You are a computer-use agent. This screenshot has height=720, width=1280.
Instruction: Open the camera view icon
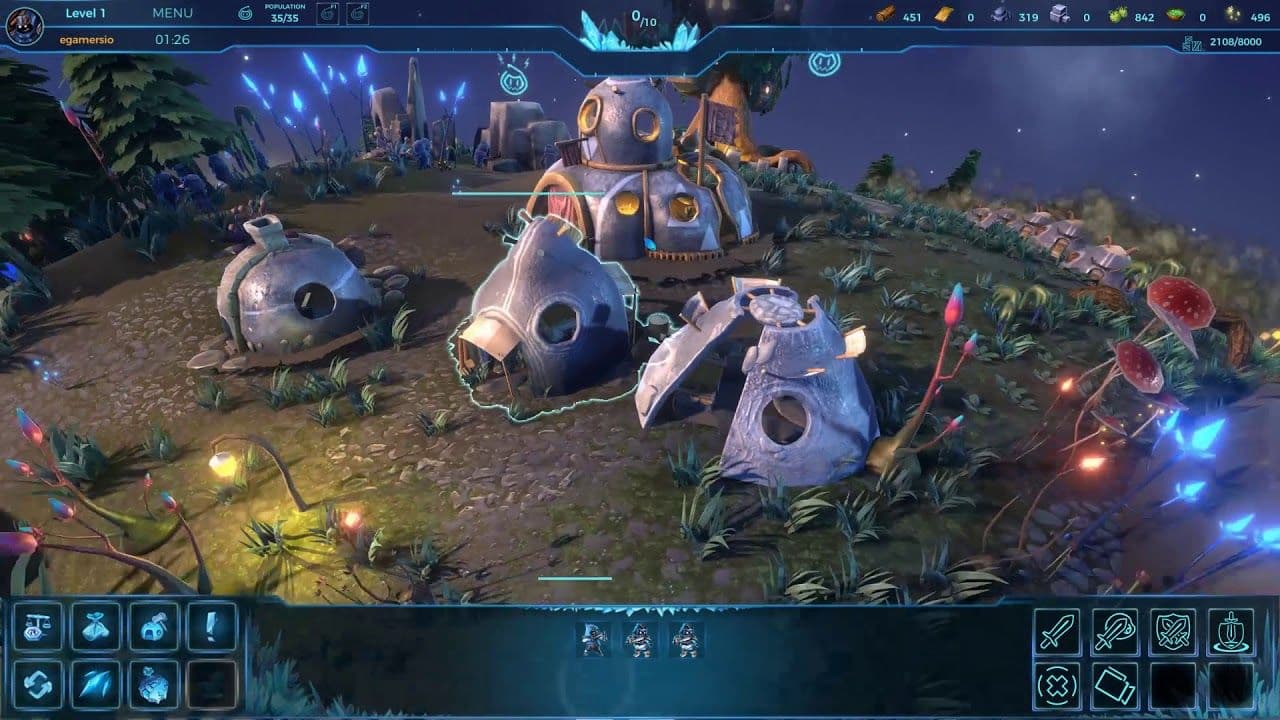click(x=1114, y=685)
